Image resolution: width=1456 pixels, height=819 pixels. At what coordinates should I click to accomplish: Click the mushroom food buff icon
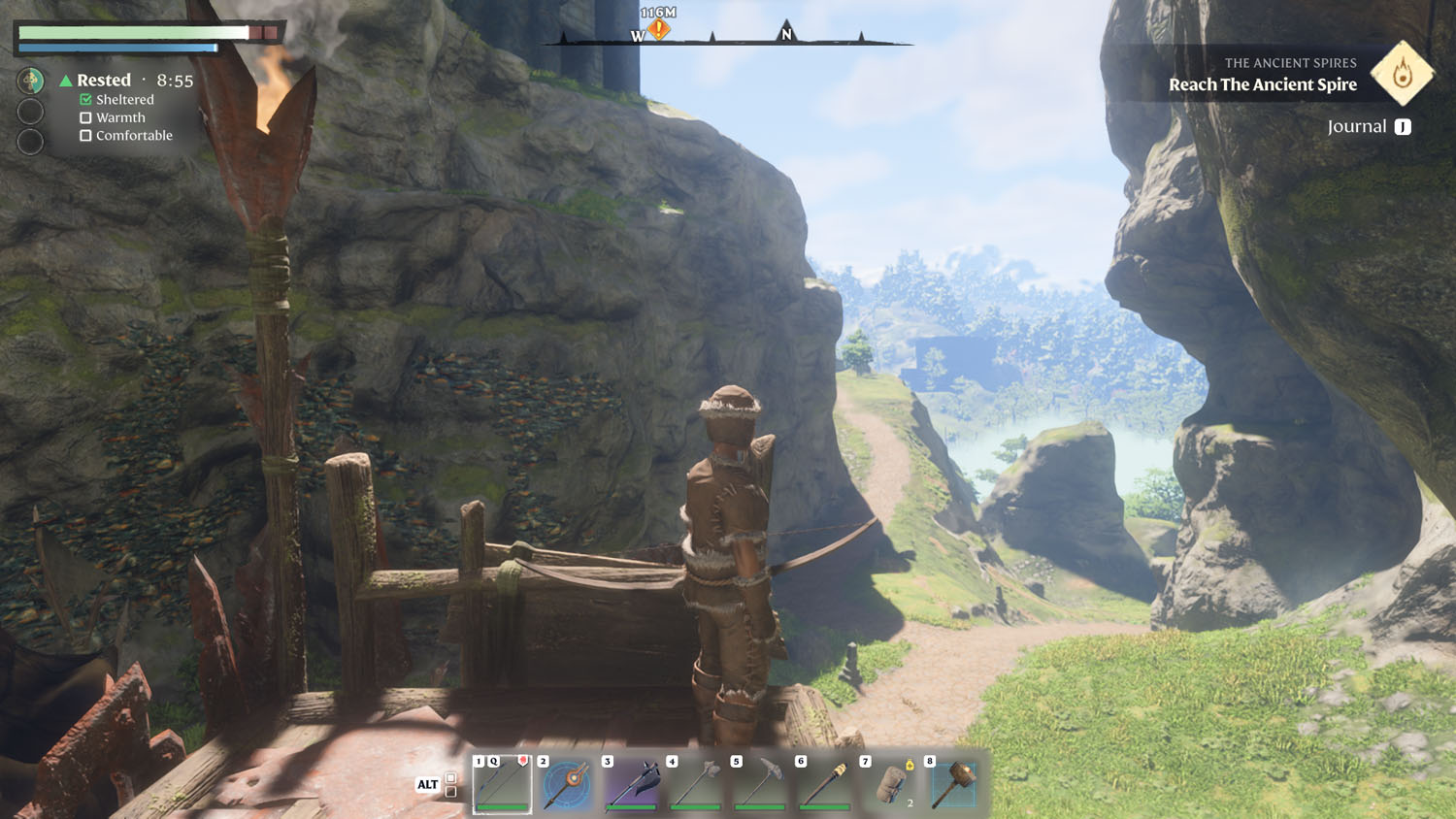pyautogui.click(x=31, y=81)
